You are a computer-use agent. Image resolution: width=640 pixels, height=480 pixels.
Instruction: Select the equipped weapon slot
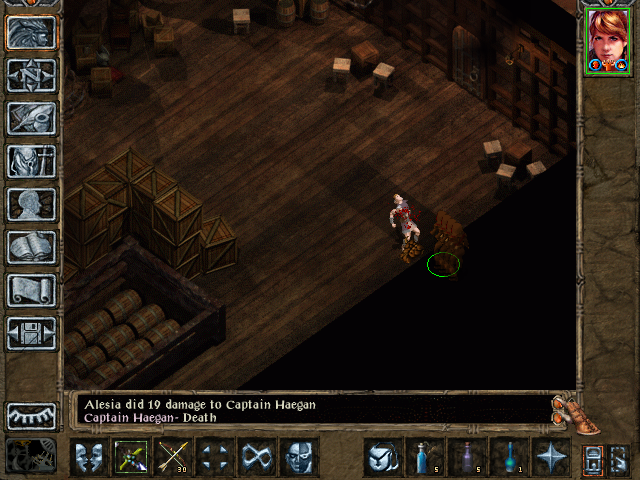(131, 457)
